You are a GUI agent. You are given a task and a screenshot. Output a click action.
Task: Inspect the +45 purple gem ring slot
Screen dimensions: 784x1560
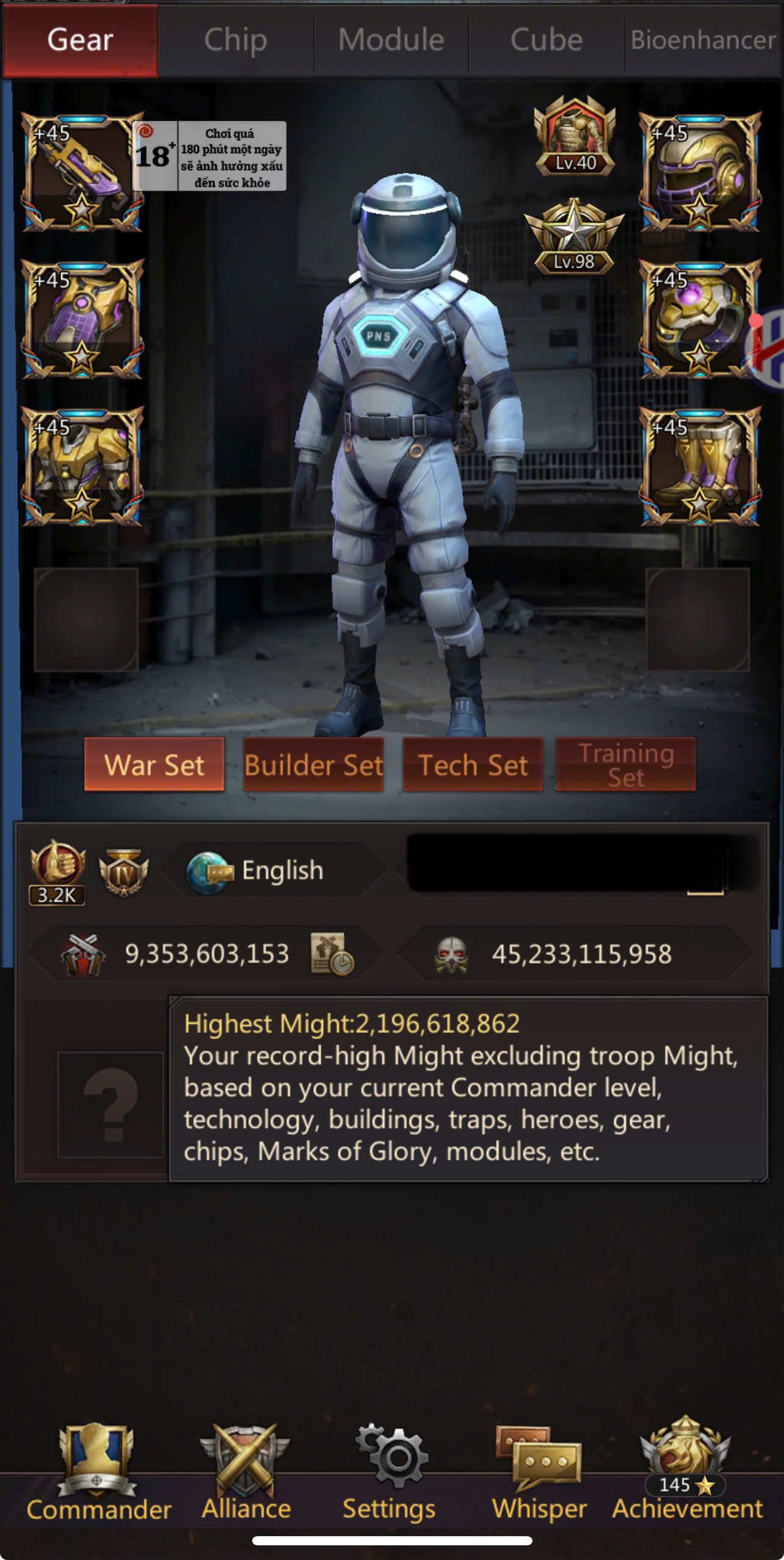pyautogui.click(x=700, y=319)
